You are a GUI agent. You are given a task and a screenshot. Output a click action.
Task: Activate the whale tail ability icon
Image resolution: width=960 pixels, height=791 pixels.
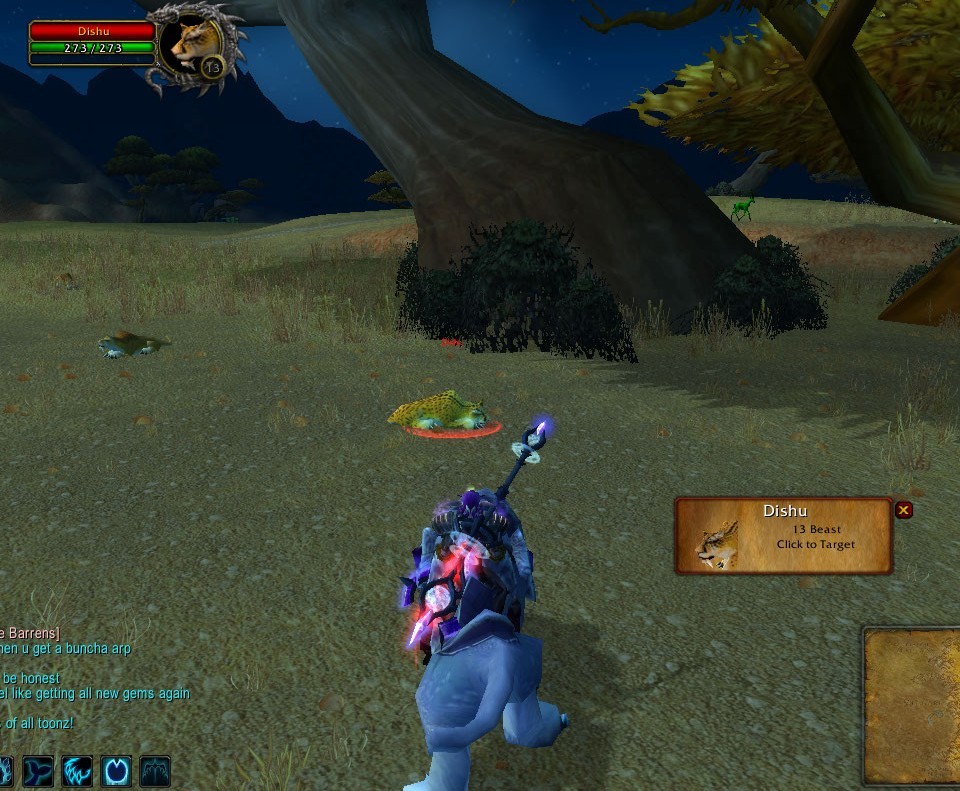tap(38, 771)
